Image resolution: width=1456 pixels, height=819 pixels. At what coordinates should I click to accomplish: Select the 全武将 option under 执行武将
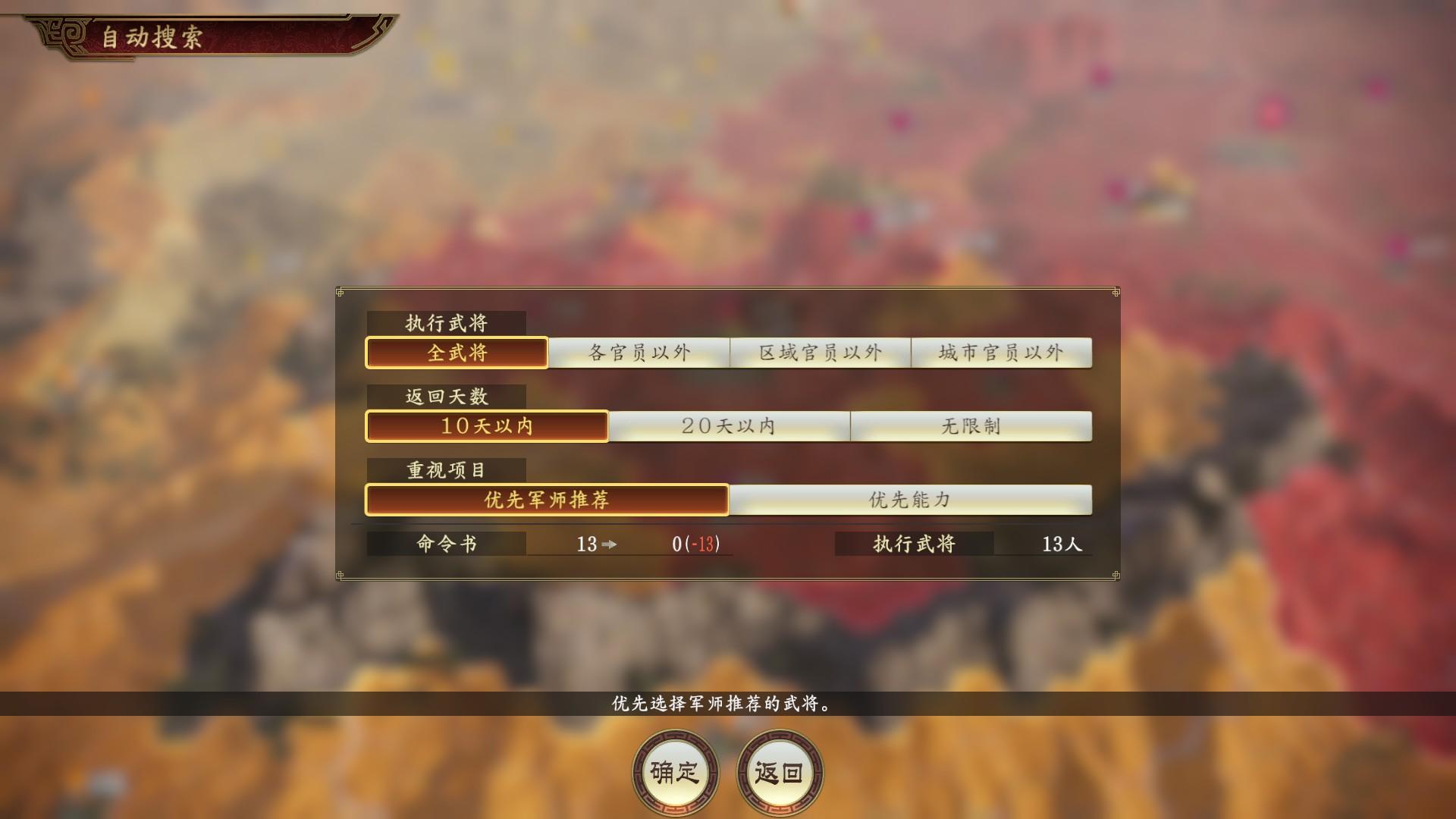(x=457, y=352)
